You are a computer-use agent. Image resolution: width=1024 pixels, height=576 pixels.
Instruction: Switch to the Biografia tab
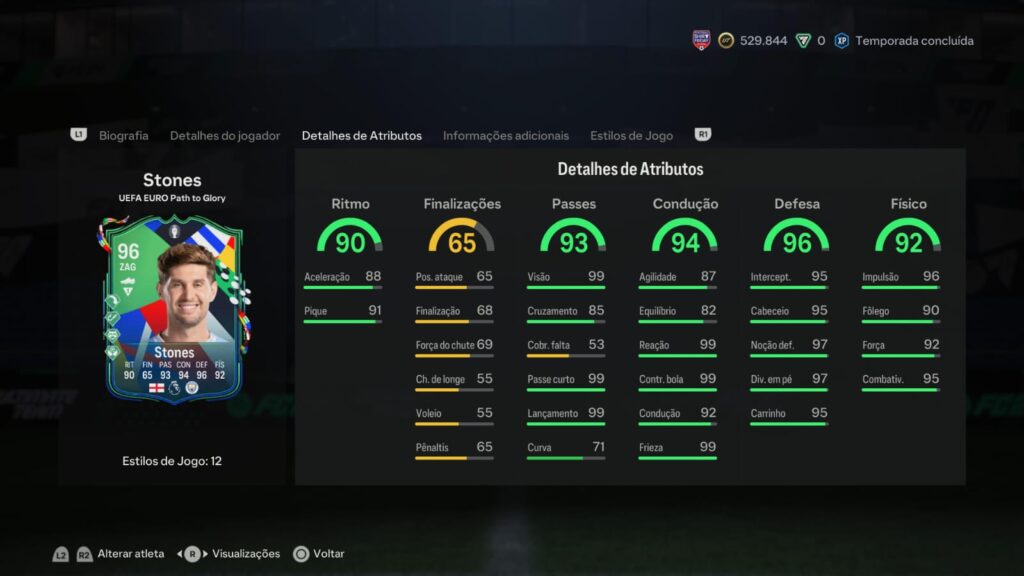coord(123,135)
